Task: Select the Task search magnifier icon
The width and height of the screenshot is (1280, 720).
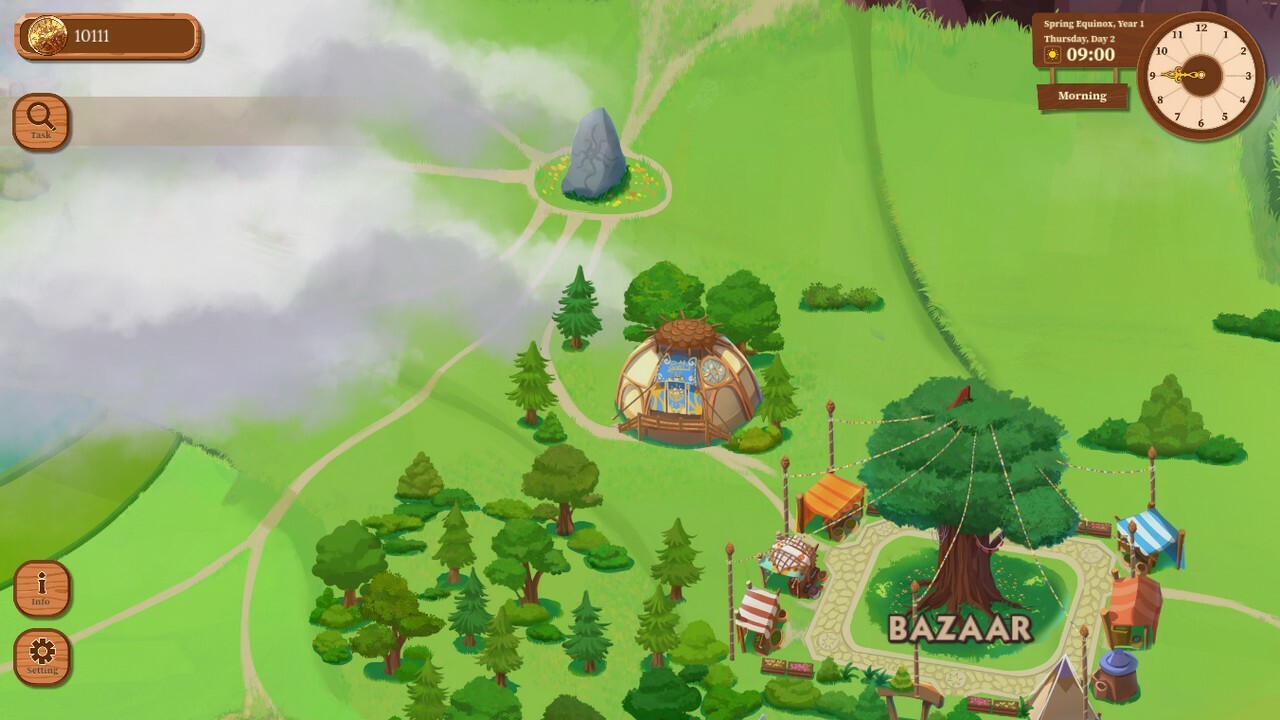Action: [x=40, y=122]
